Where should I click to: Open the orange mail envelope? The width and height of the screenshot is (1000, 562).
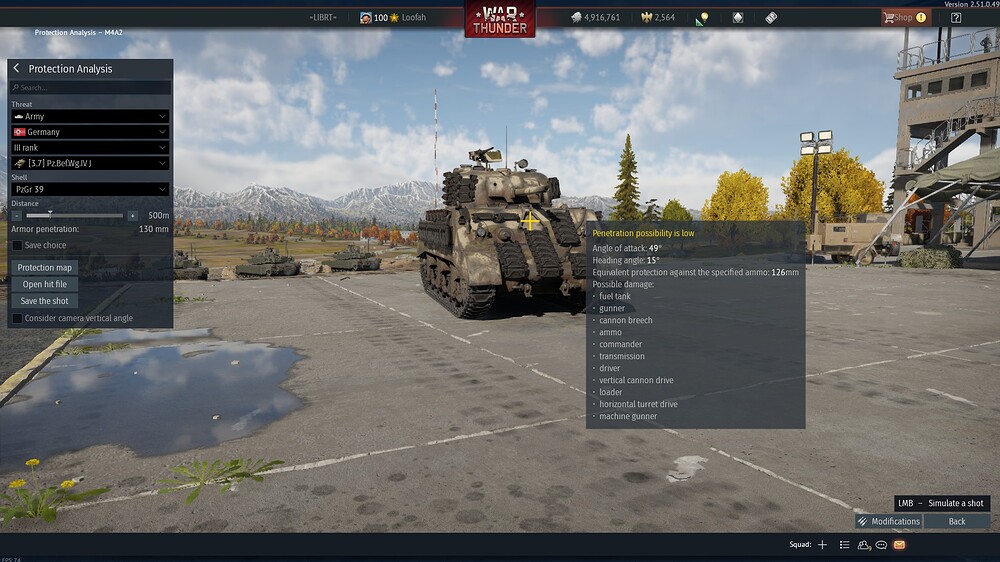click(899, 545)
